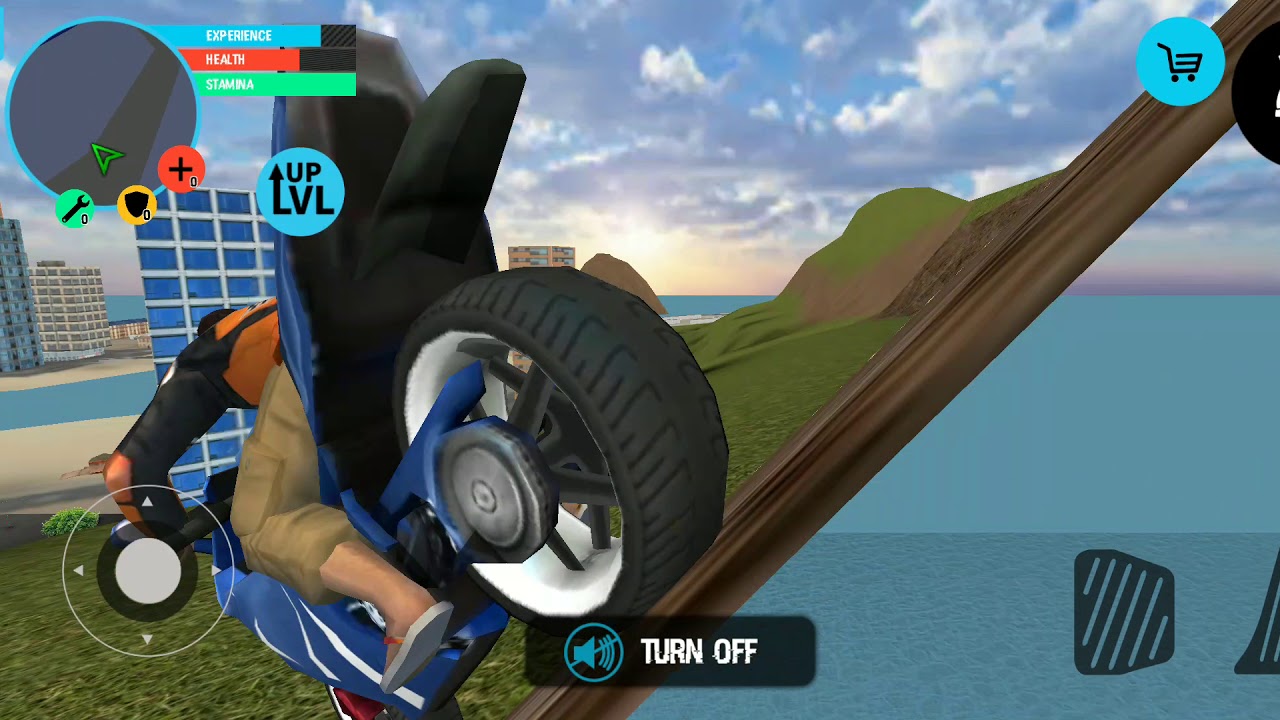The height and width of the screenshot is (720, 1280).
Task: Tap the virtual joystick thumb
Action: pos(148,572)
